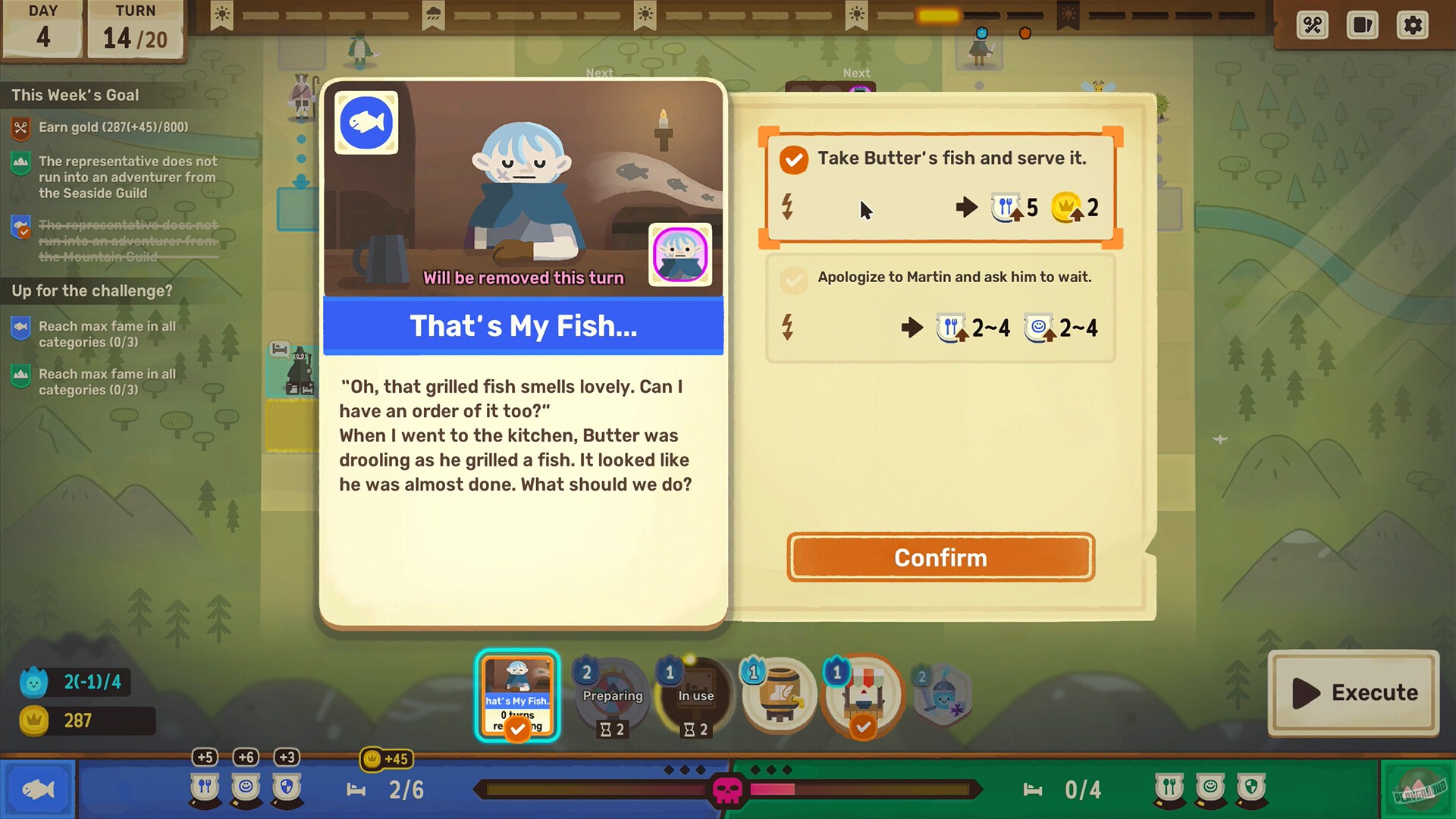The width and height of the screenshot is (1456, 819).
Task: Toggle the checkmark on the That's My Fish card
Action: coord(518,728)
